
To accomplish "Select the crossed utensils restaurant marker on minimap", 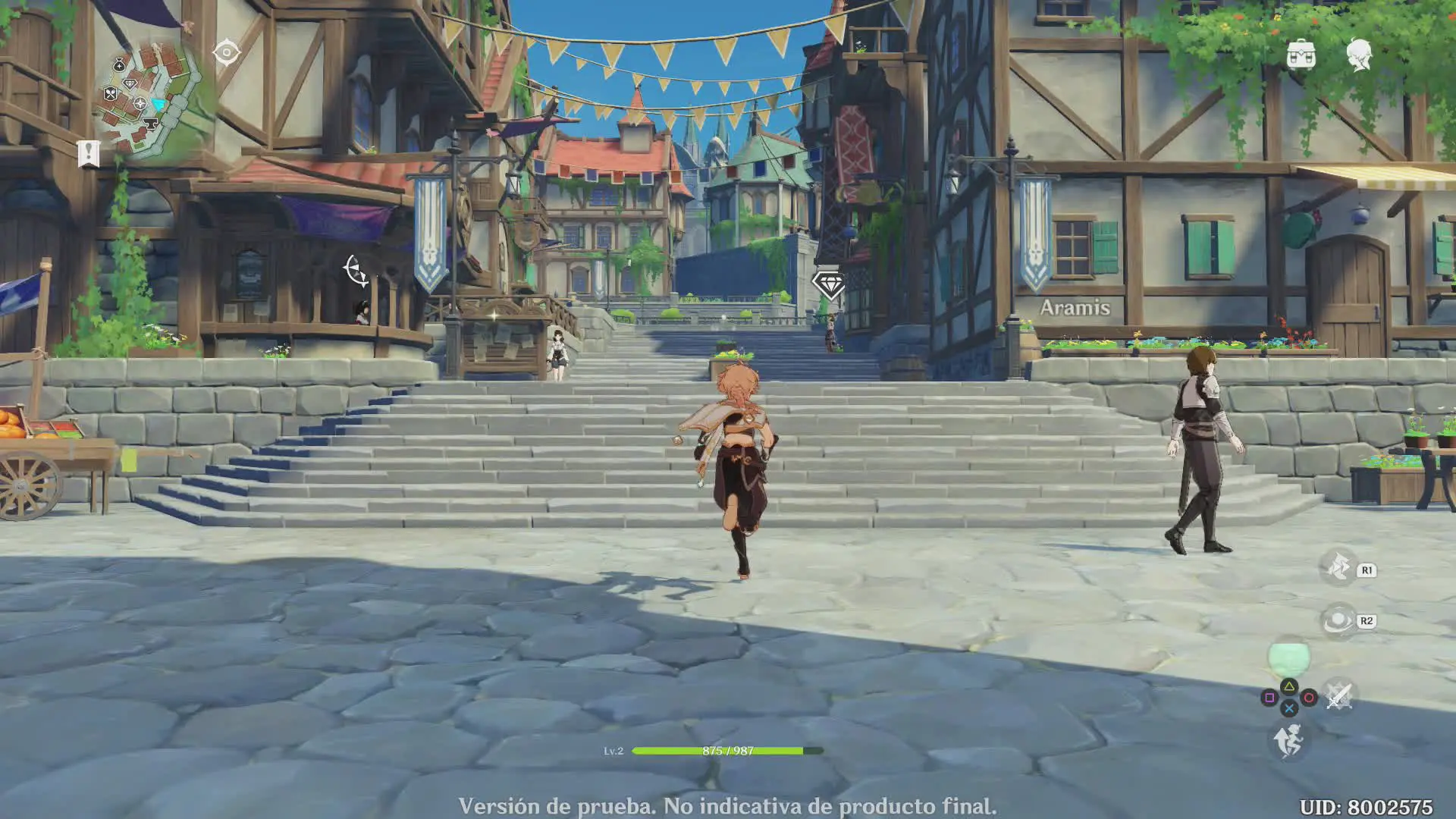I will click(111, 94).
